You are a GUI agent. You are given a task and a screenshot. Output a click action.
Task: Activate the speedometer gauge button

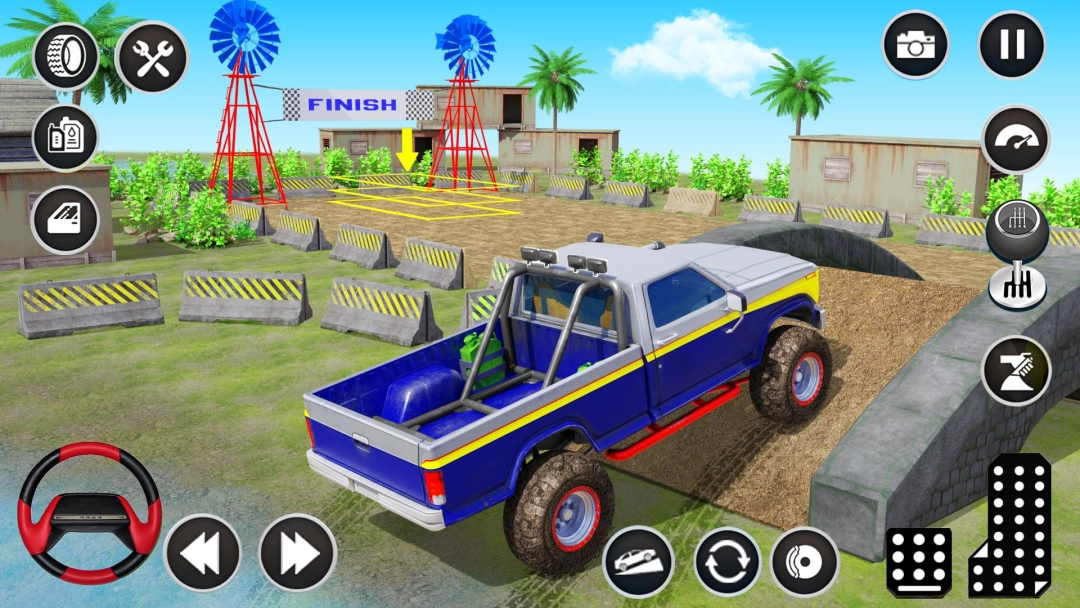(1016, 139)
